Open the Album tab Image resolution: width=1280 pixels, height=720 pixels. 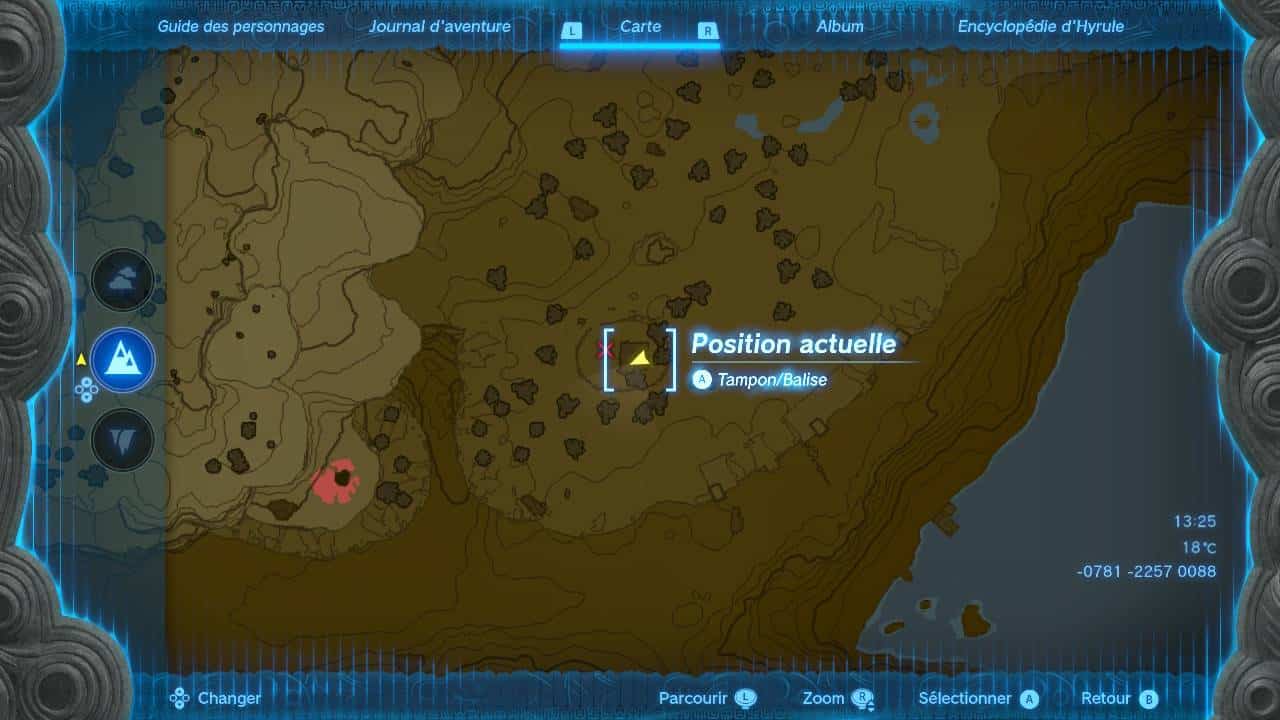[839, 27]
